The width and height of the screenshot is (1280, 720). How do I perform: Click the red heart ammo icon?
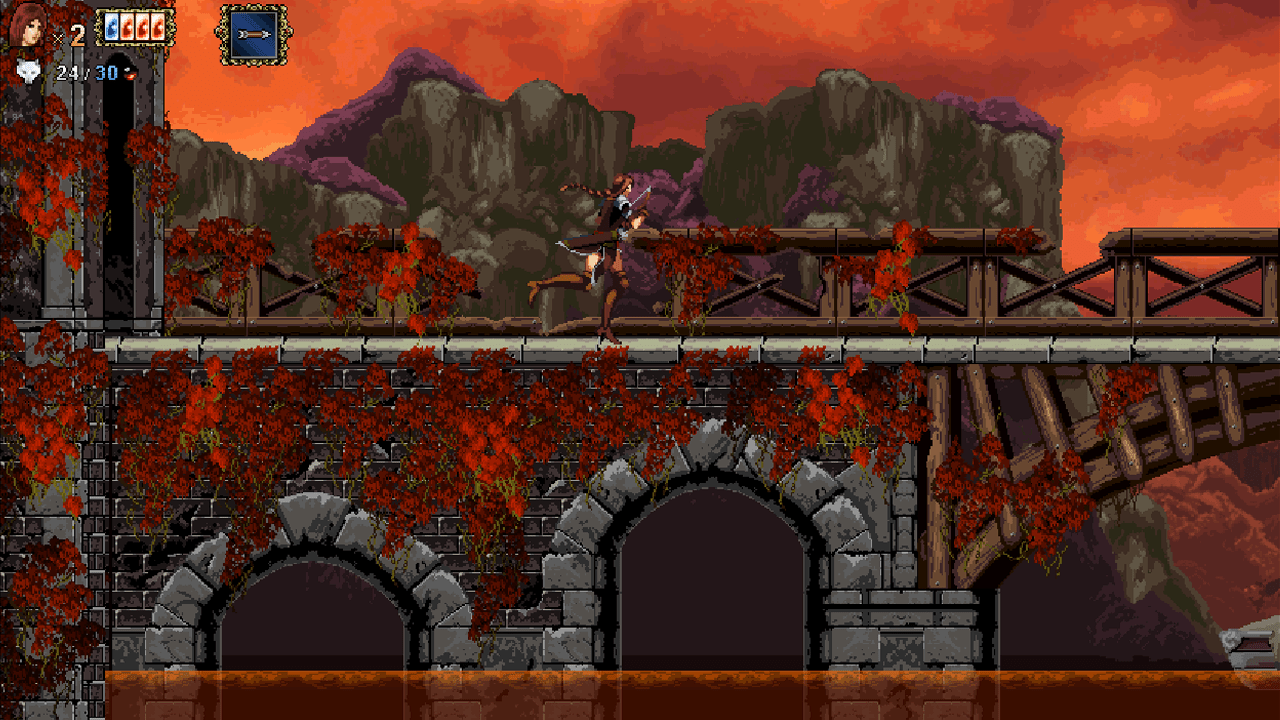click(130, 73)
